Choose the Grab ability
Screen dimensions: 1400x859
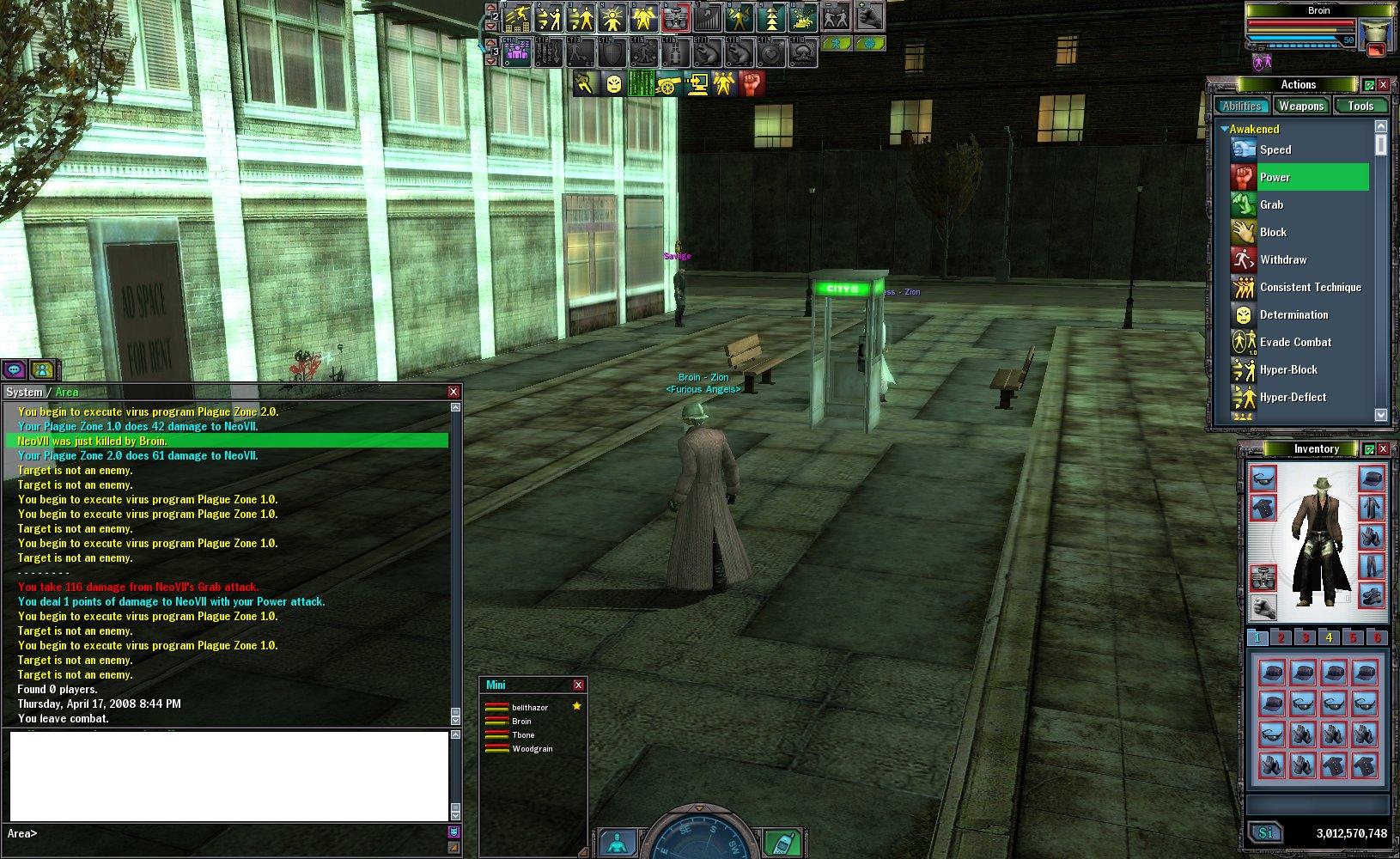[x=1271, y=204]
